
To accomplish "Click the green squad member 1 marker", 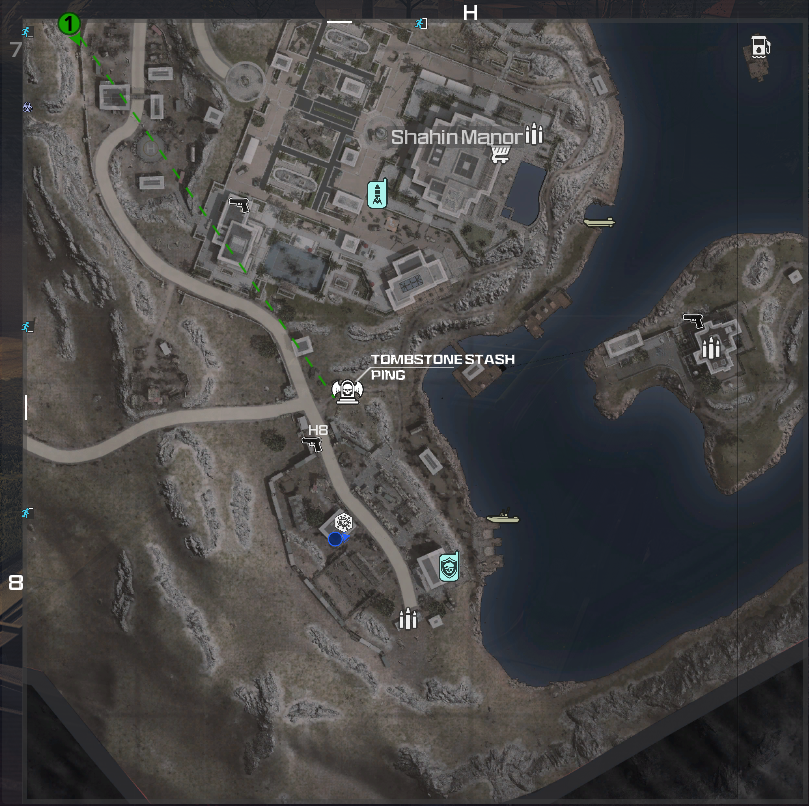I will click(69, 23).
